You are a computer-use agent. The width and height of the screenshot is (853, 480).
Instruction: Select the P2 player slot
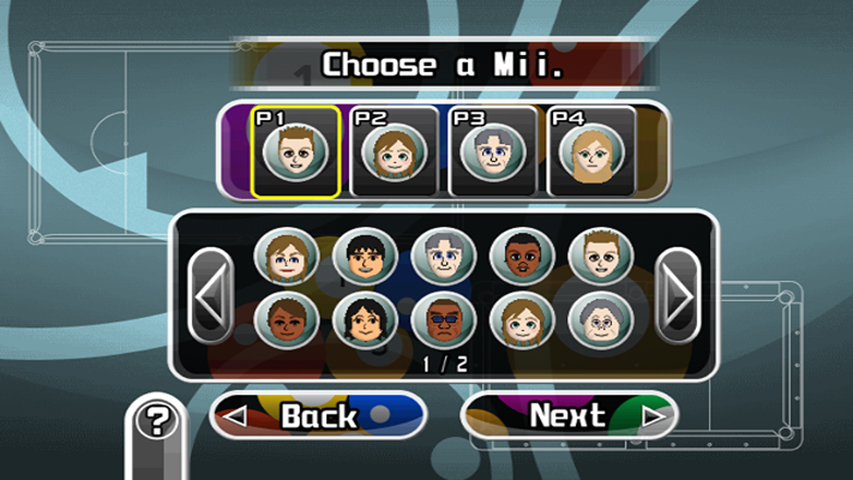[394, 152]
